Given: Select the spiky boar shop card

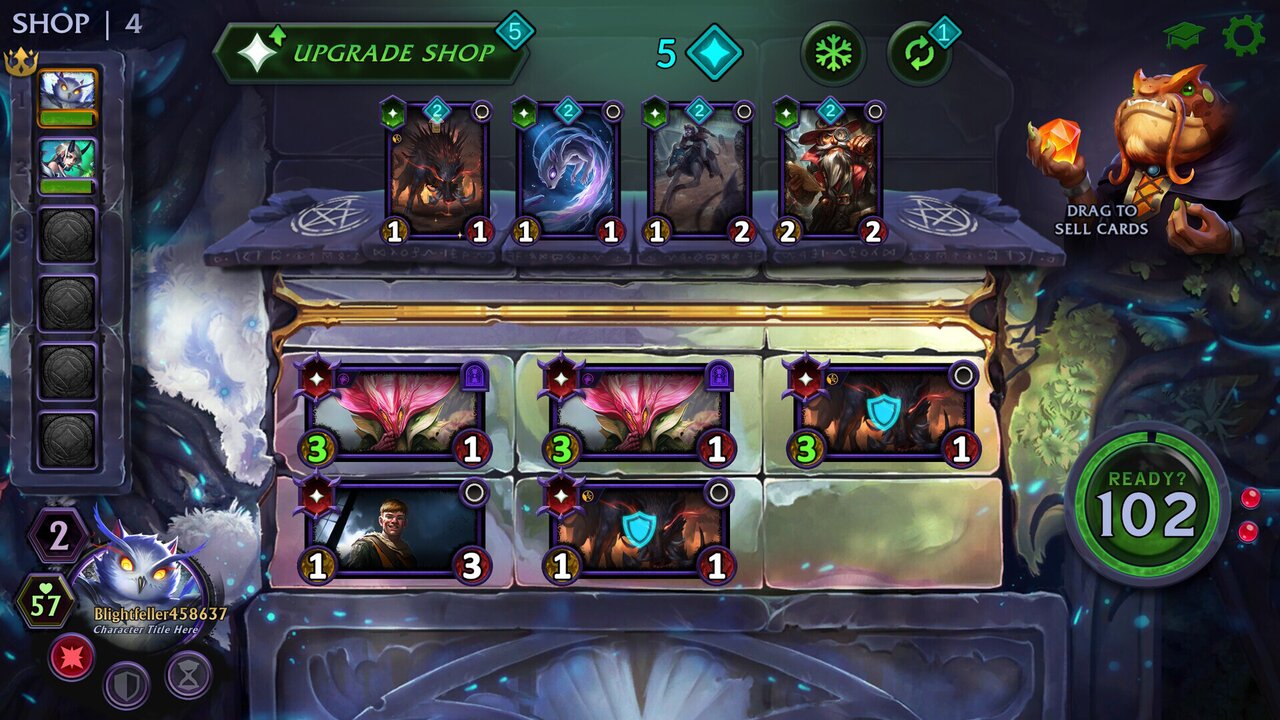Looking at the screenshot, I should click(x=437, y=172).
